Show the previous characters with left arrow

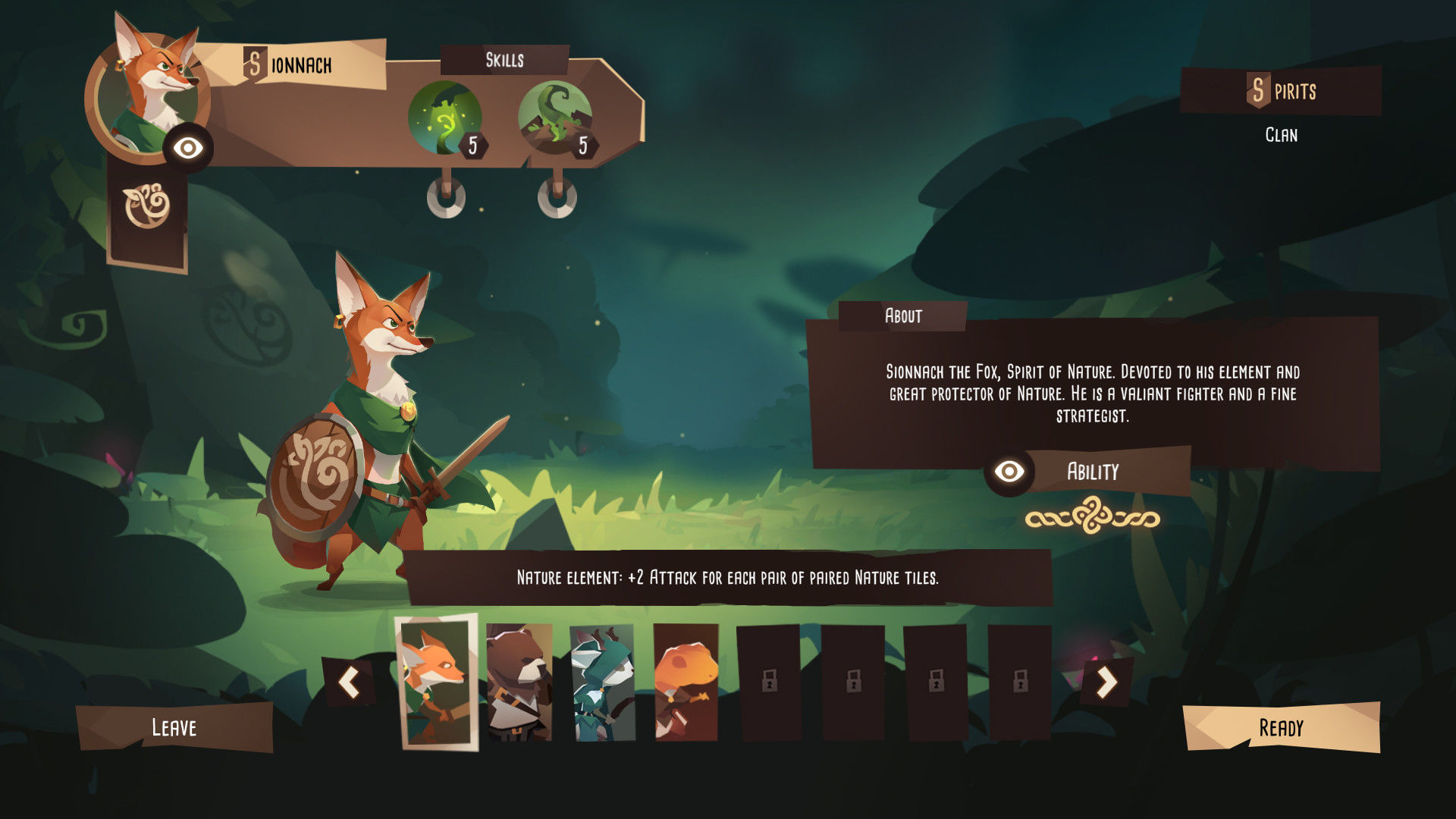pos(349,682)
